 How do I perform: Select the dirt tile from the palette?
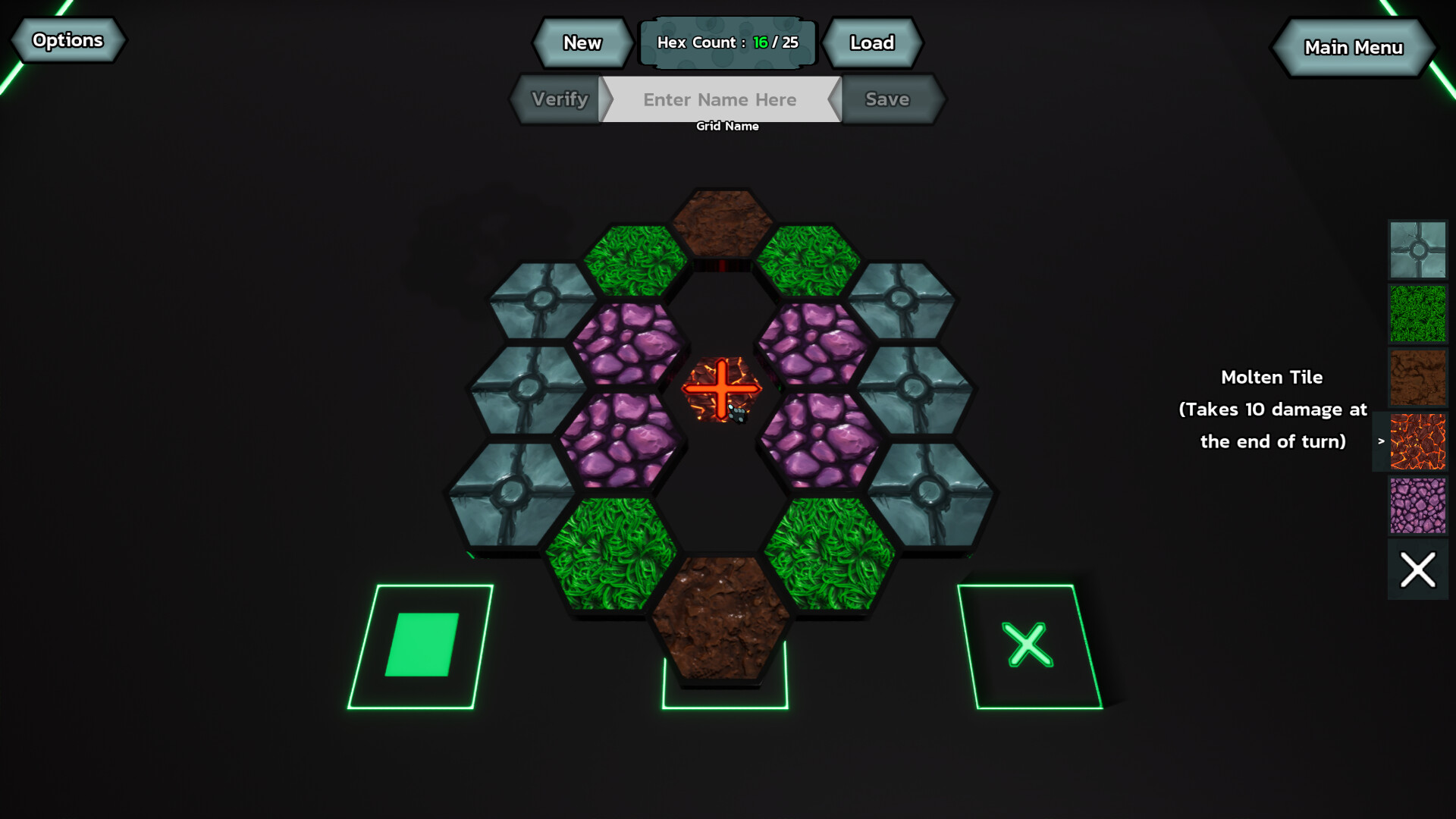pos(1417,376)
